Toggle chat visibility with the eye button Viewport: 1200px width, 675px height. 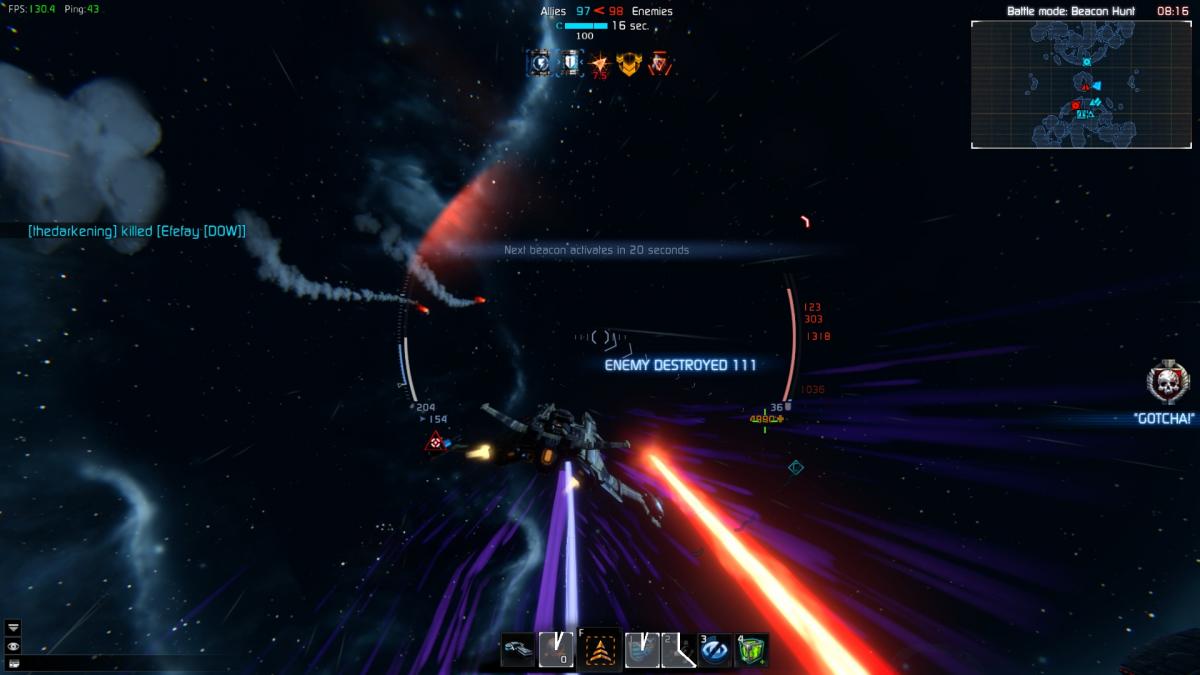(x=13, y=646)
